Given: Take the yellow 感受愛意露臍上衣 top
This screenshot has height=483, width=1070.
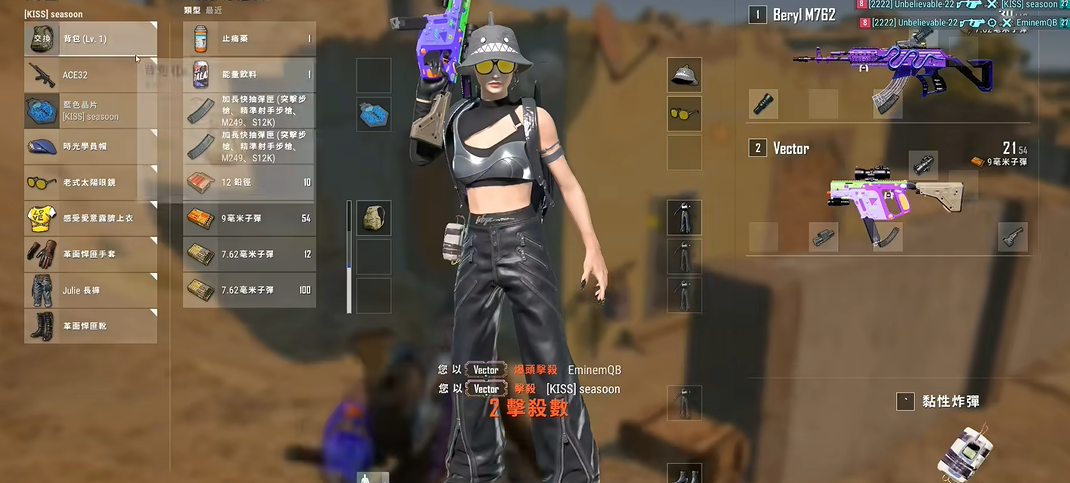Looking at the screenshot, I should coord(90,218).
